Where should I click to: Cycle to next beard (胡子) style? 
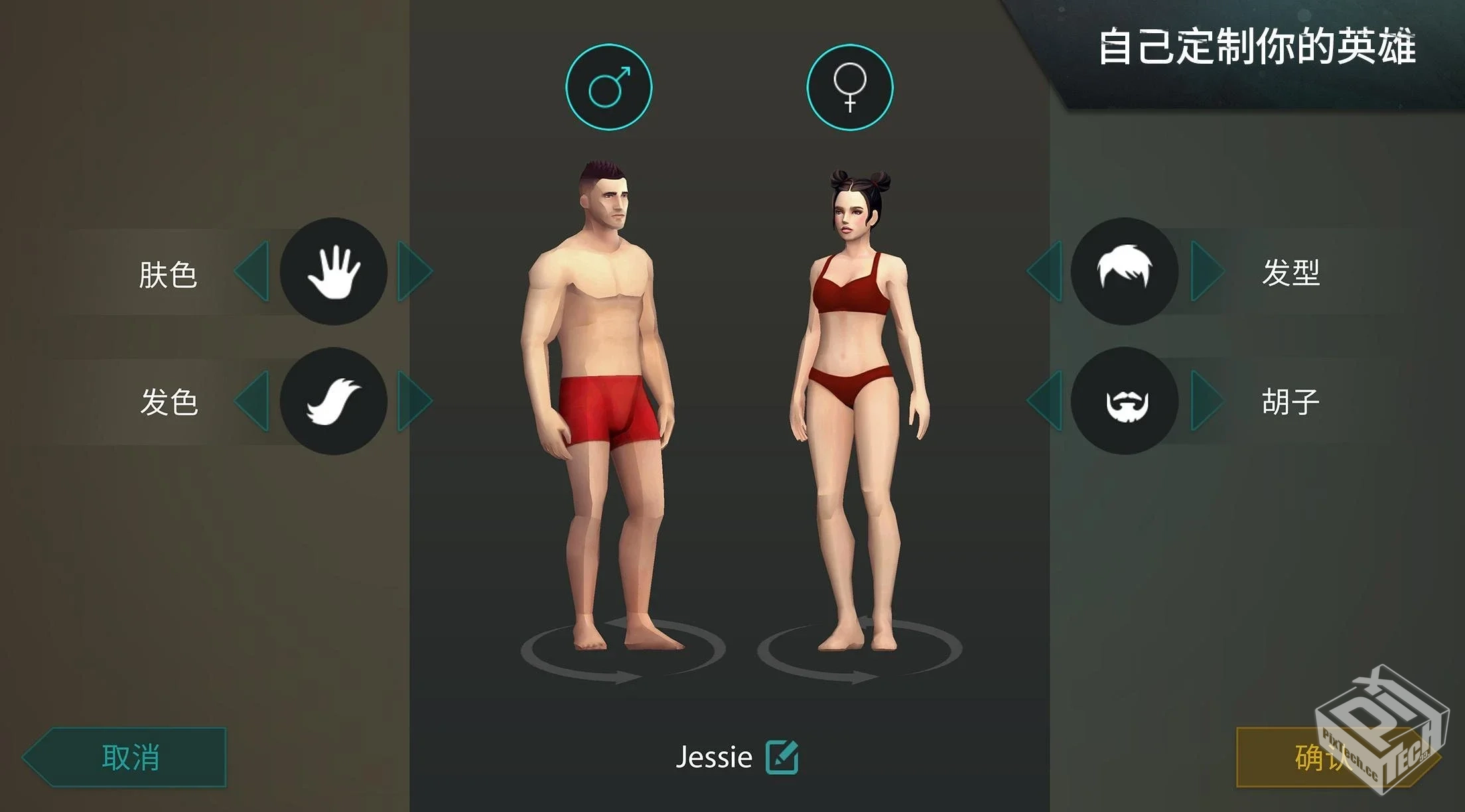[x=1206, y=401]
